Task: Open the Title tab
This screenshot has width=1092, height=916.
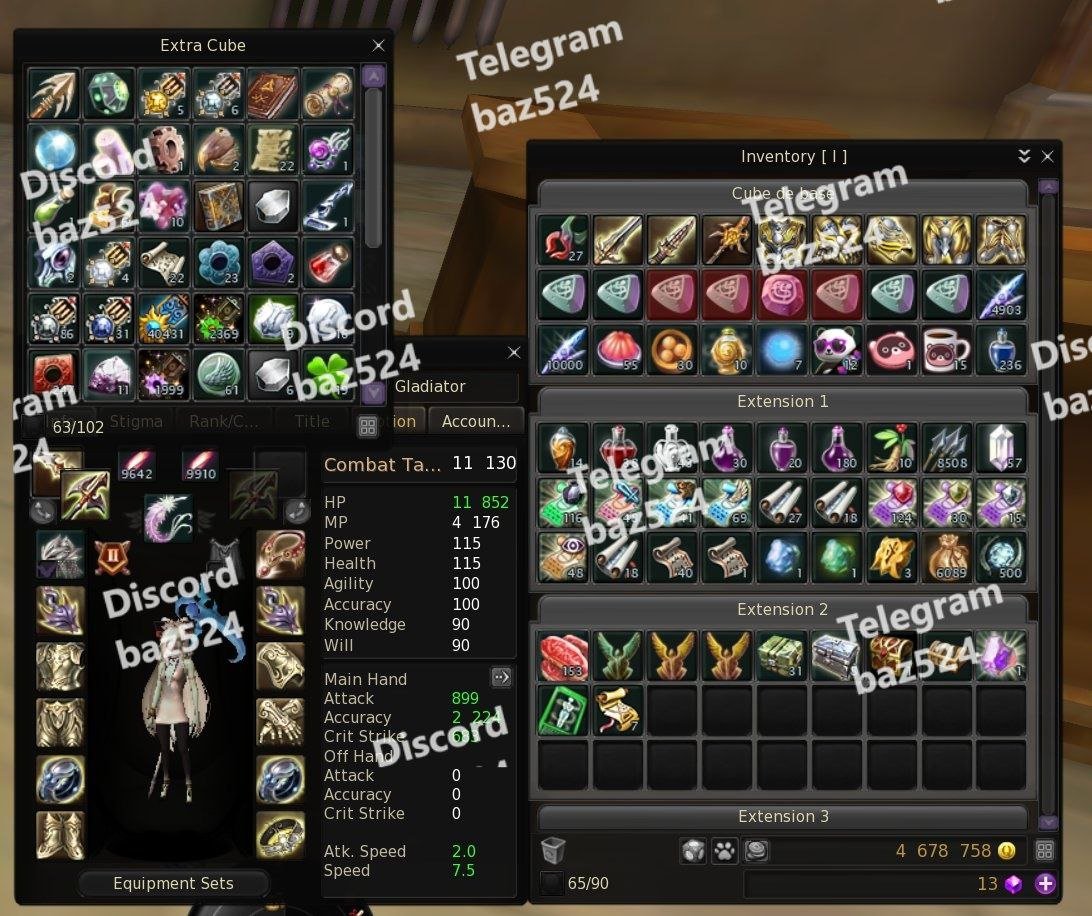Action: click(x=312, y=422)
